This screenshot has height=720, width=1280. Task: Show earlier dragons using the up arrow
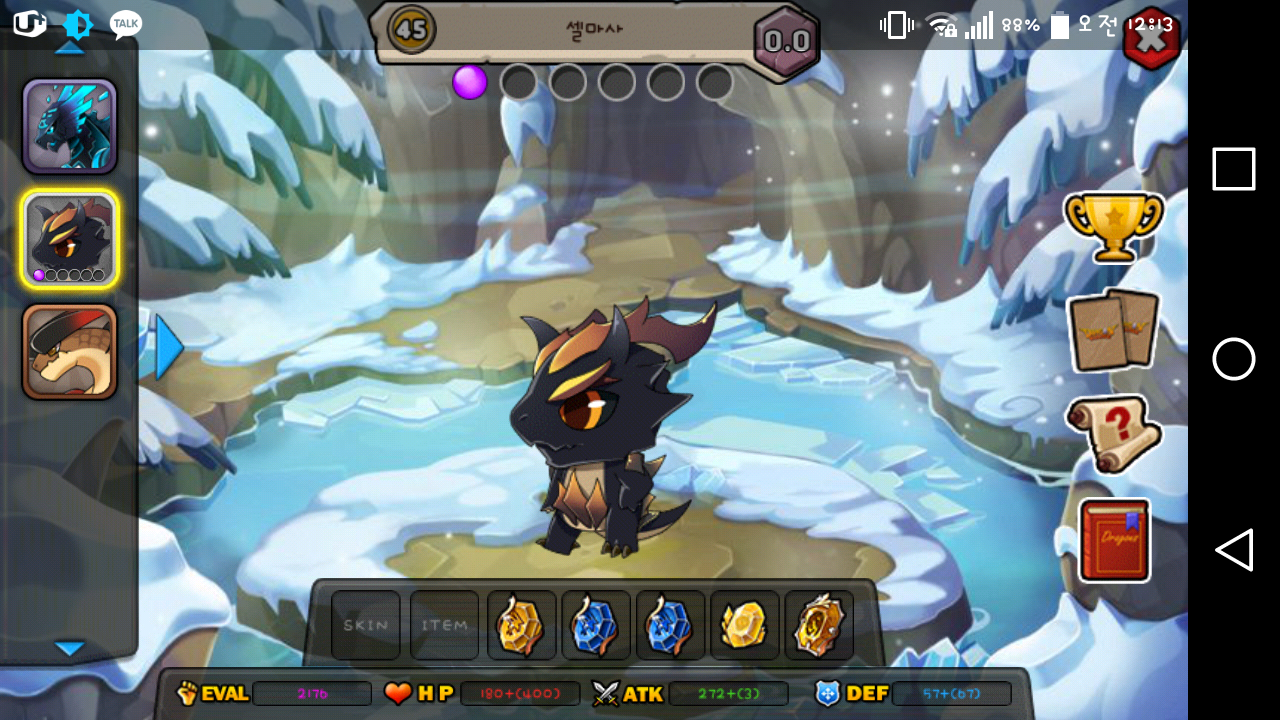point(68,47)
